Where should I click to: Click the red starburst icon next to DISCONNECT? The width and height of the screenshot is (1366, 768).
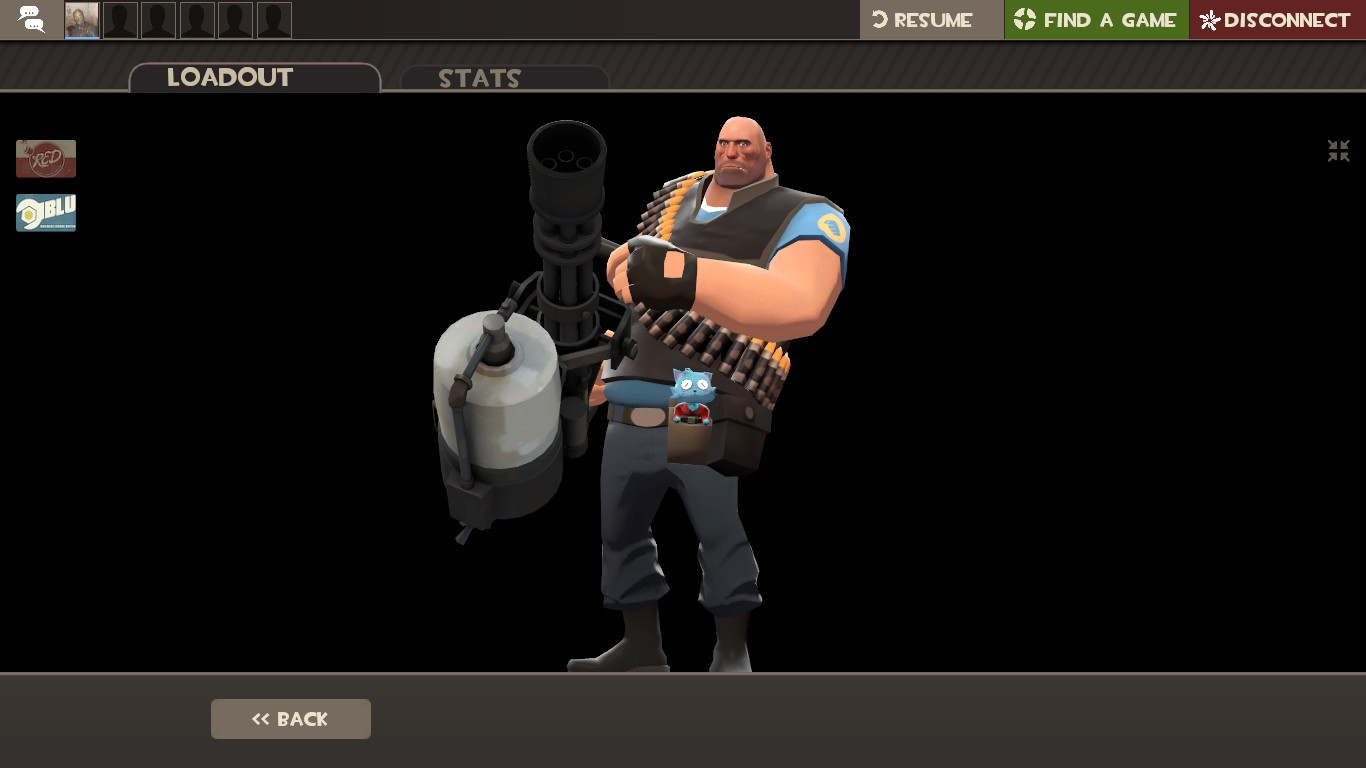pyautogui.click(x=1207, y=20)
